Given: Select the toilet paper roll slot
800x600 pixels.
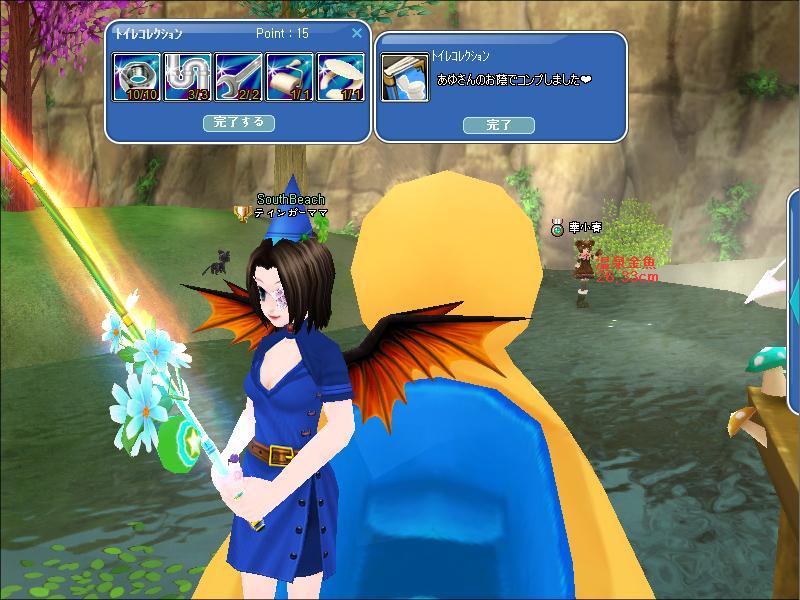Looking at the screenshot, I should 290,78.
